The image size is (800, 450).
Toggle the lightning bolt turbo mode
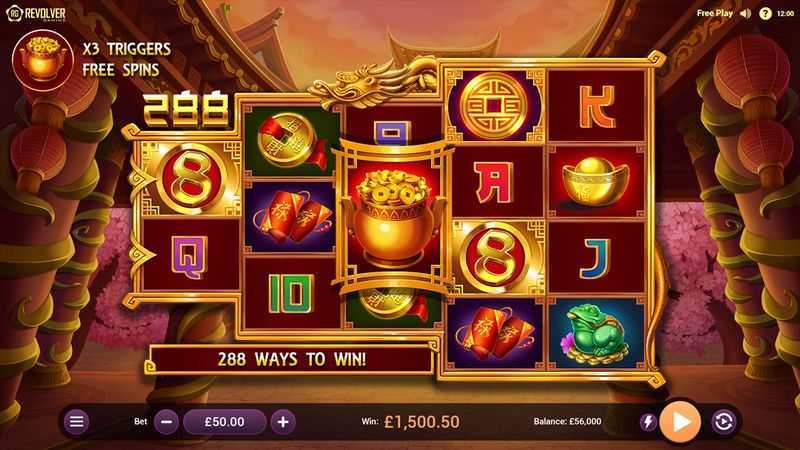point(648,422)
